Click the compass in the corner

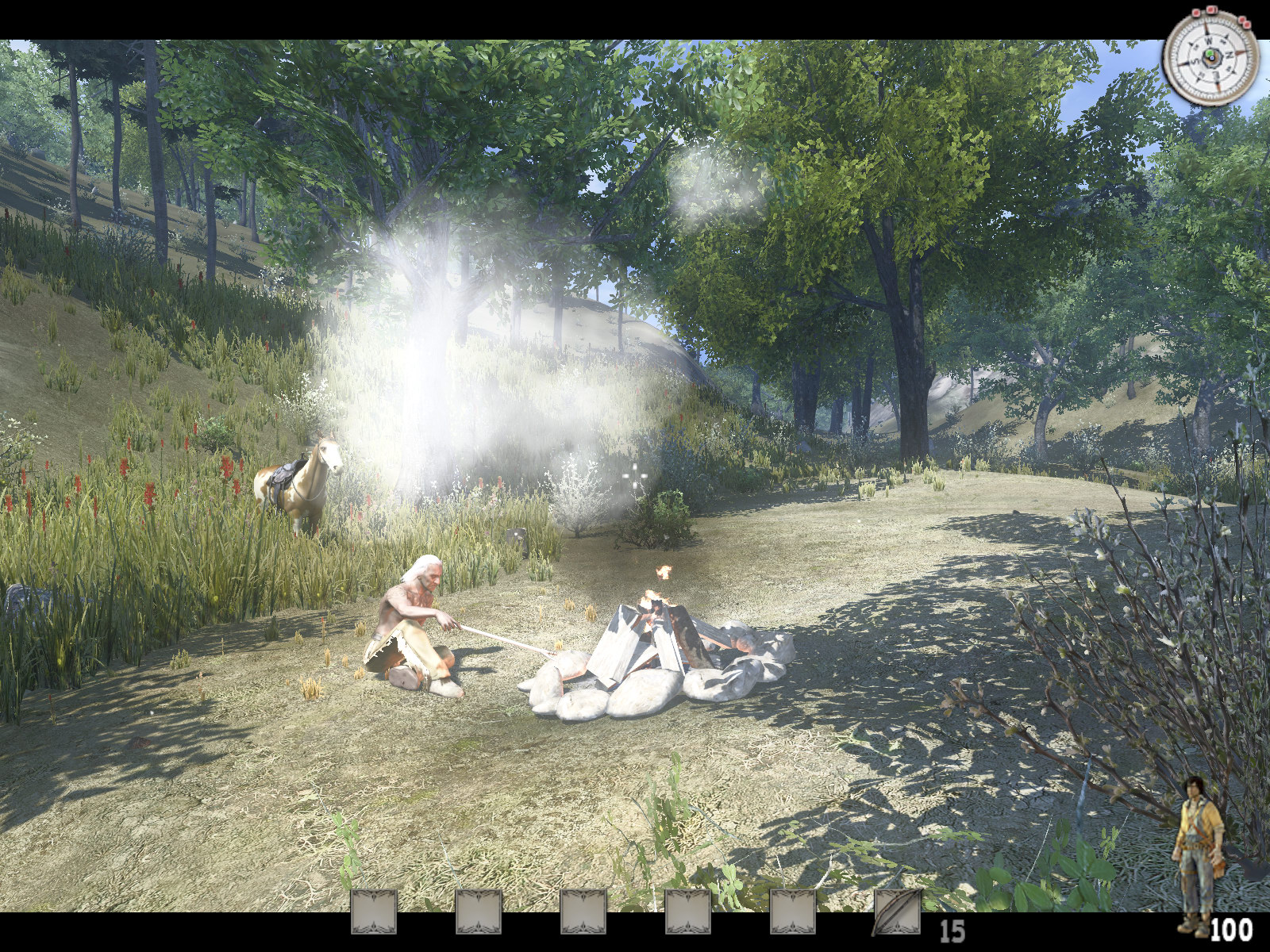point(1210,59)
